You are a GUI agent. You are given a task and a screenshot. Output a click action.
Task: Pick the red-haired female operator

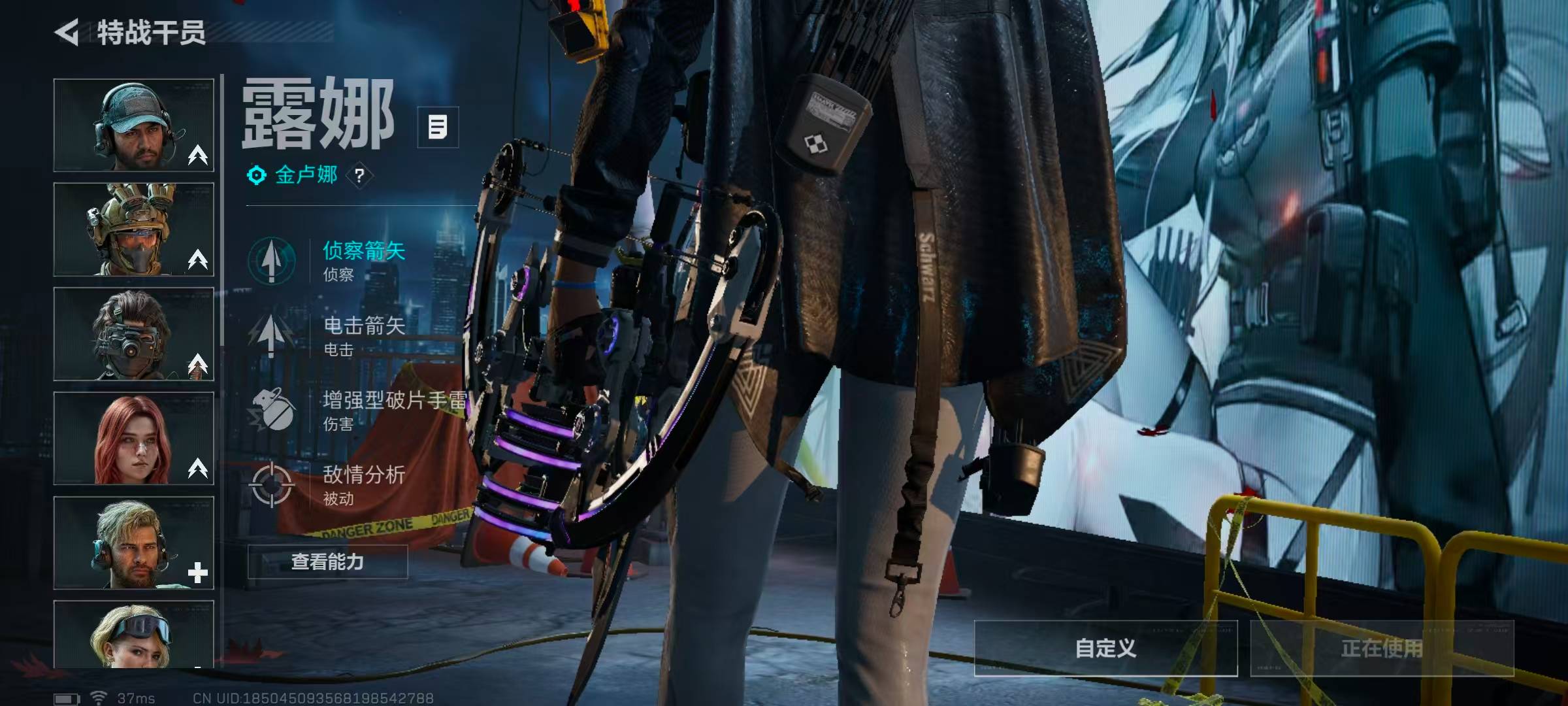(134, 439)
